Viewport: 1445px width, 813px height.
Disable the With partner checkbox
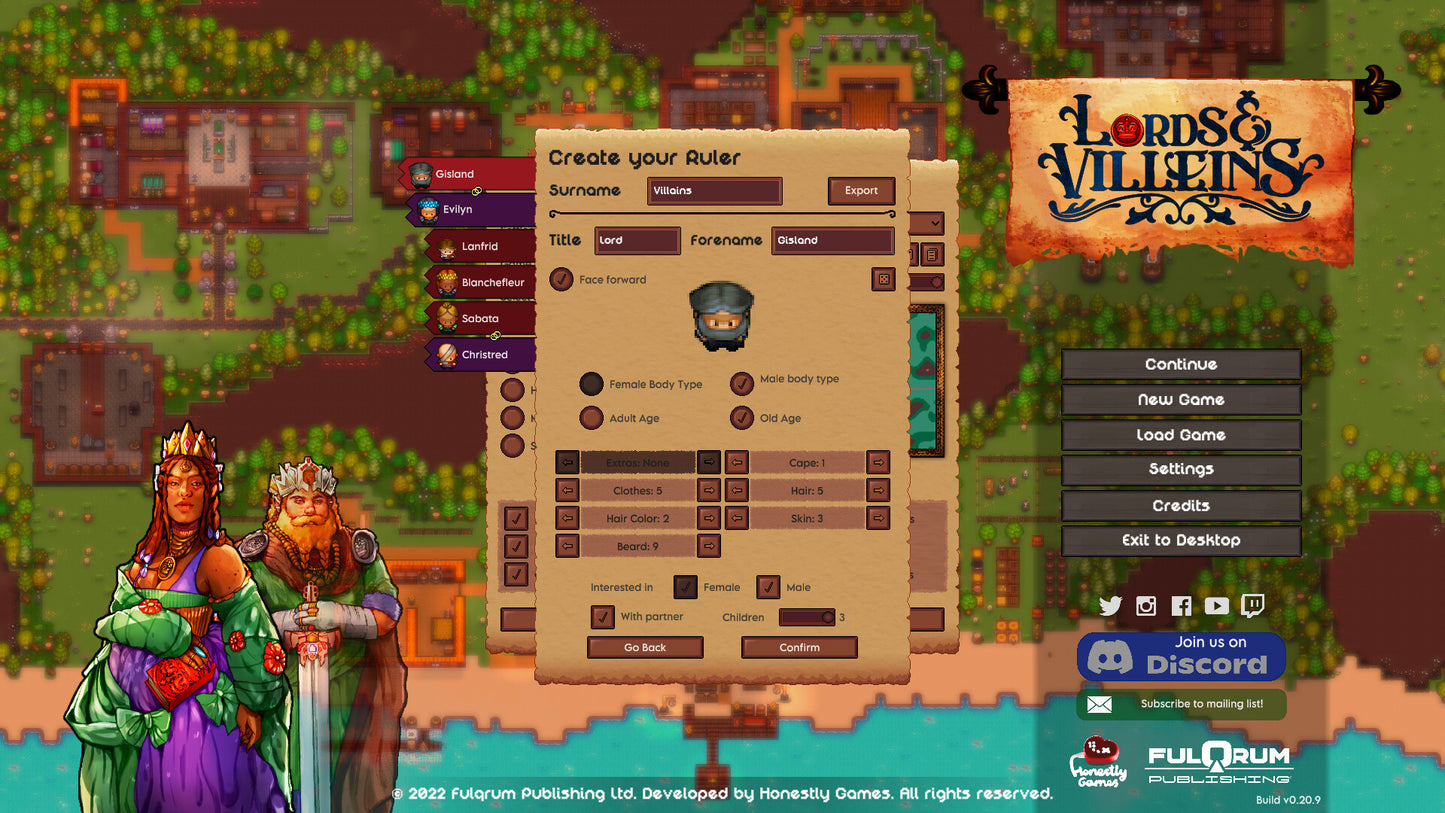[602, 617]
